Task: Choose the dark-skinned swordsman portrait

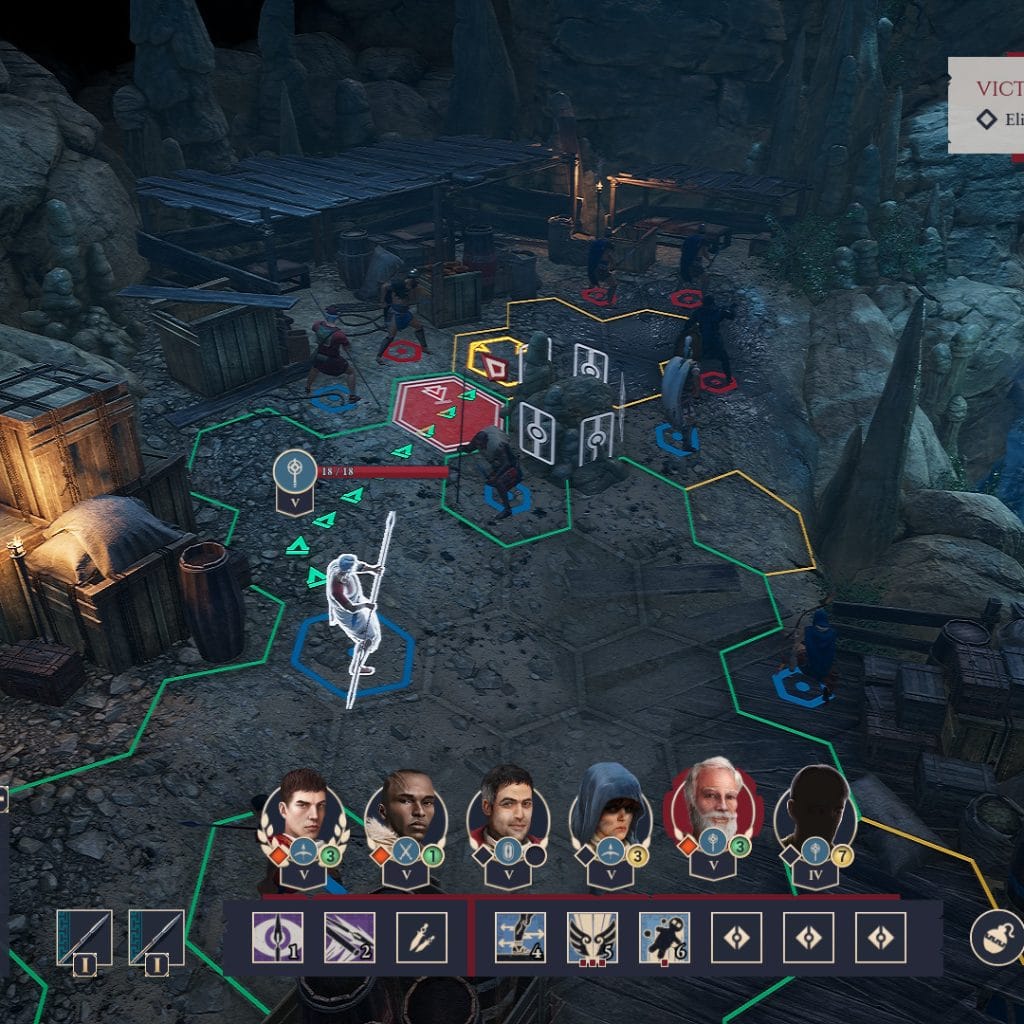Action: tap(405, 808)
